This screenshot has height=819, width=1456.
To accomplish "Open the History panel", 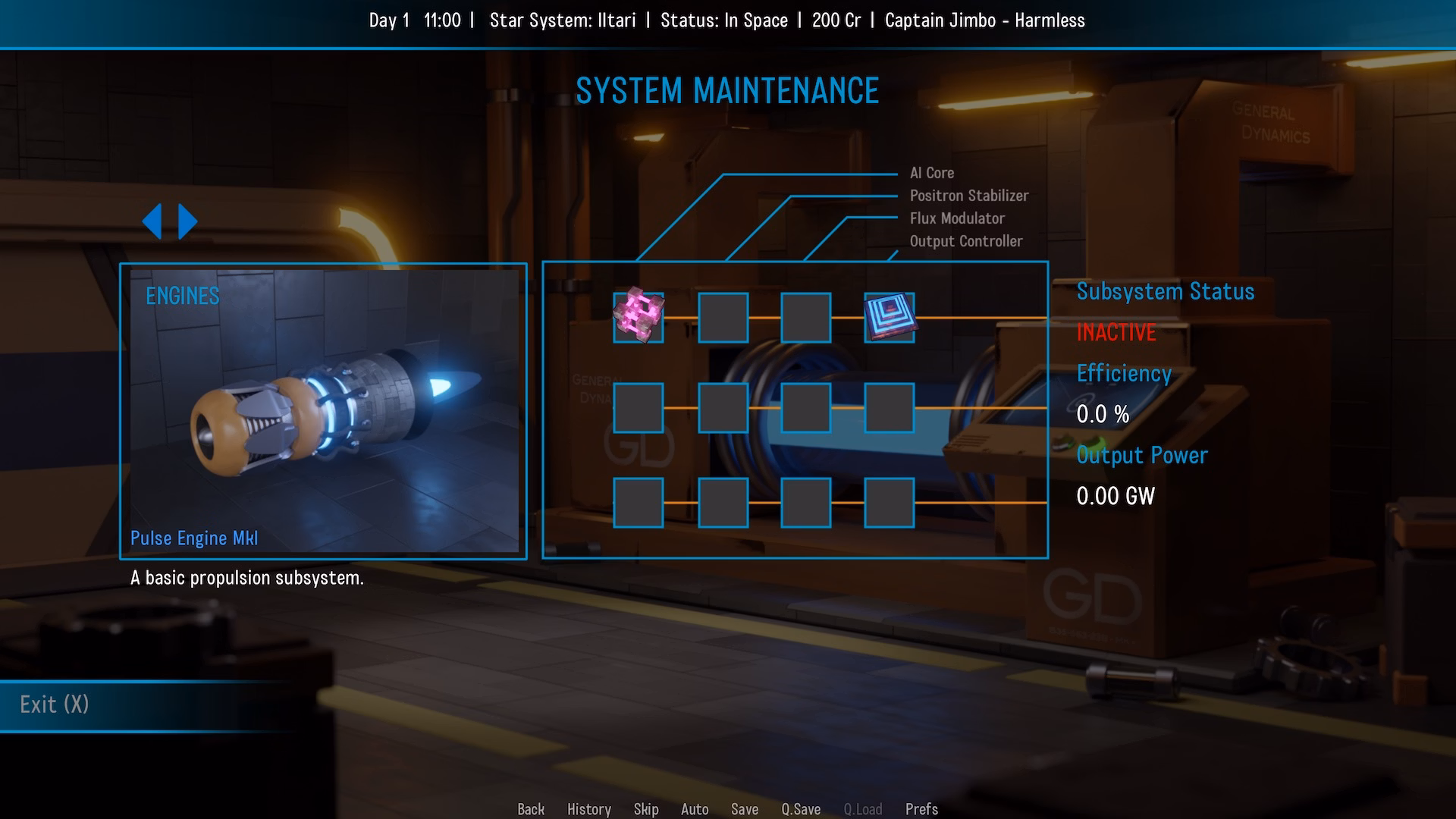I will point(589,809).
